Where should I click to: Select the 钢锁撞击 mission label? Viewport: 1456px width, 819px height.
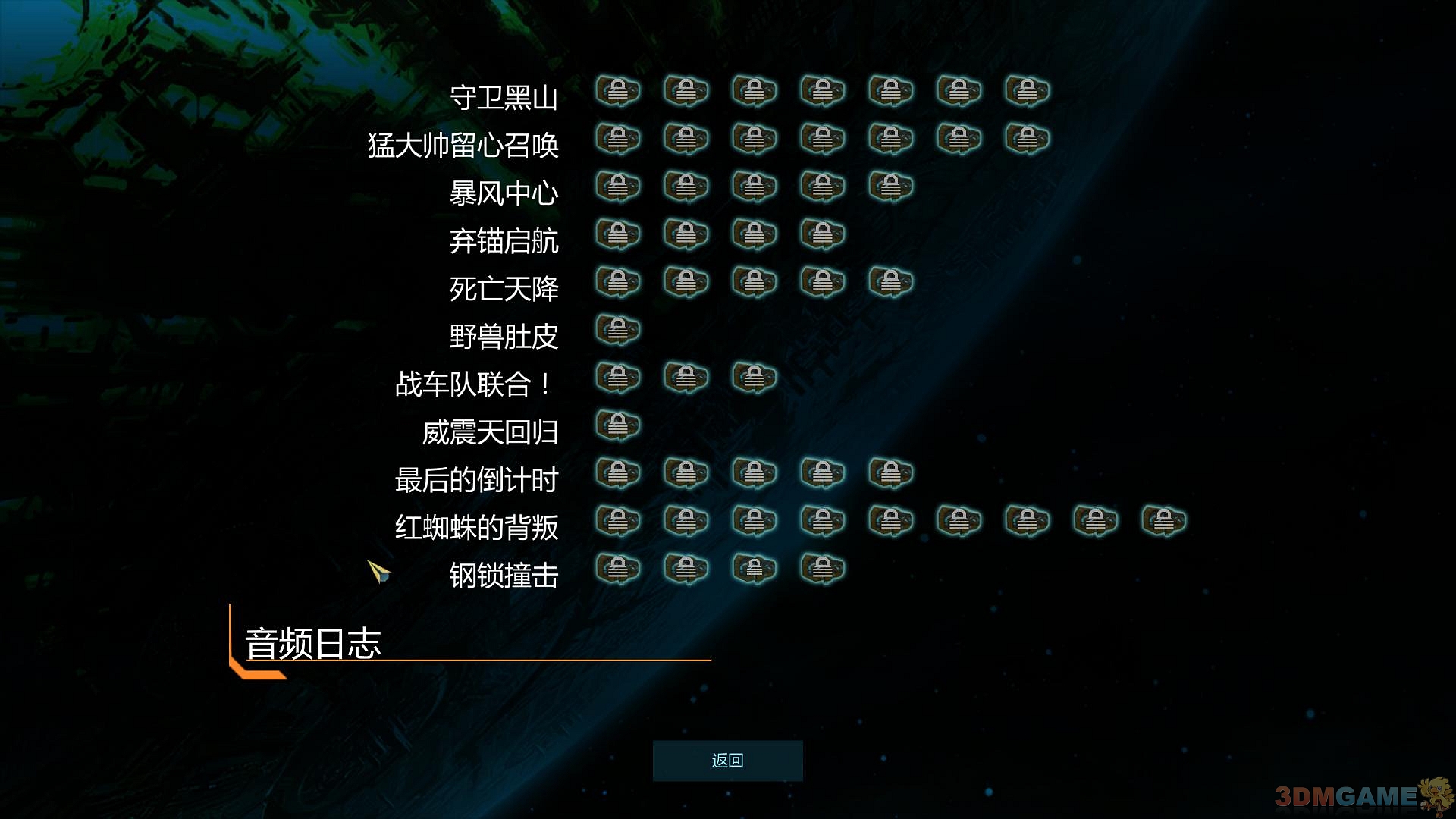(504, 576)
